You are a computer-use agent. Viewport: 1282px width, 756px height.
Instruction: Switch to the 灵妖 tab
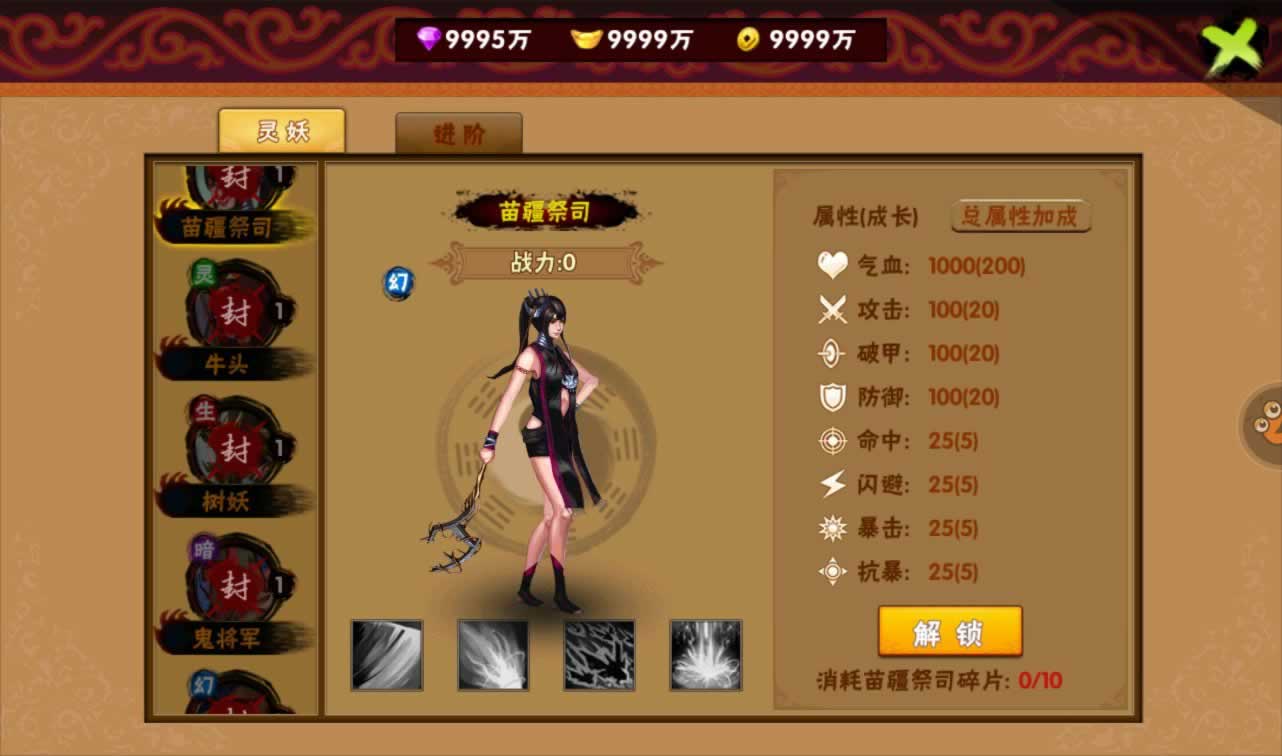point(282,131)
